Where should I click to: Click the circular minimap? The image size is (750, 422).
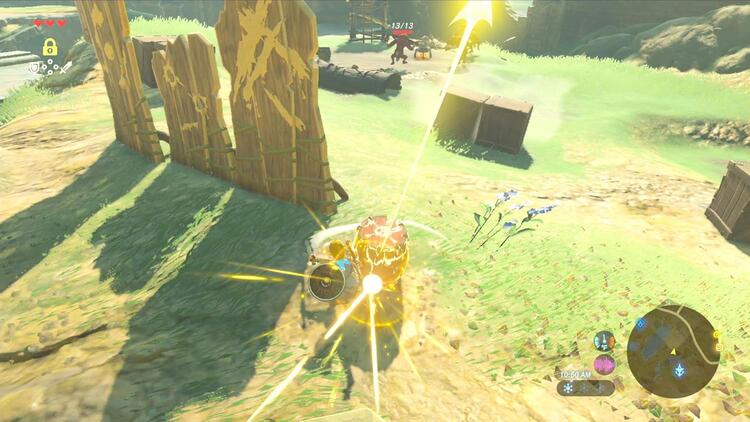click(673, 351)
